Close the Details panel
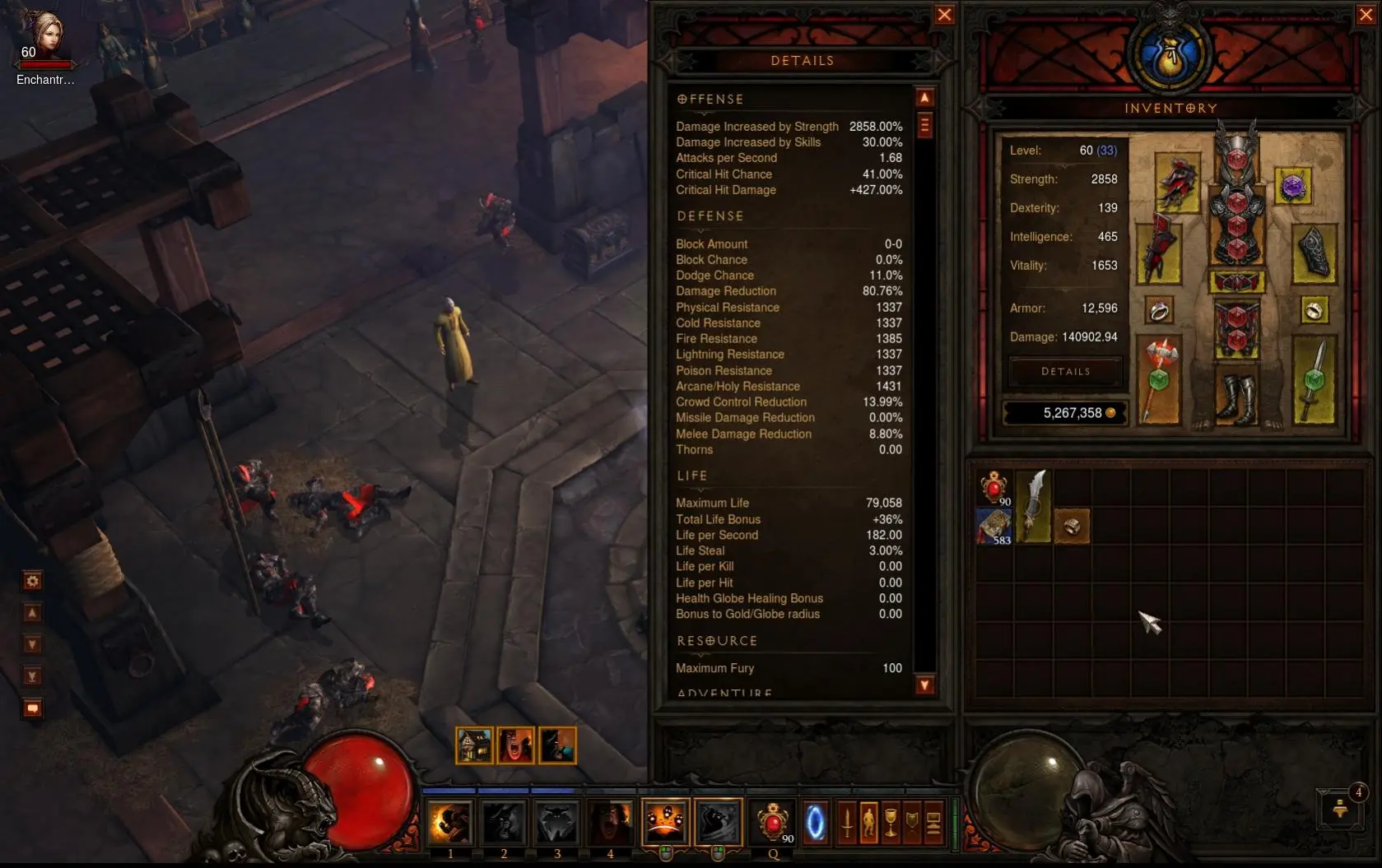The image size is (1382, 868). (944, 15)
